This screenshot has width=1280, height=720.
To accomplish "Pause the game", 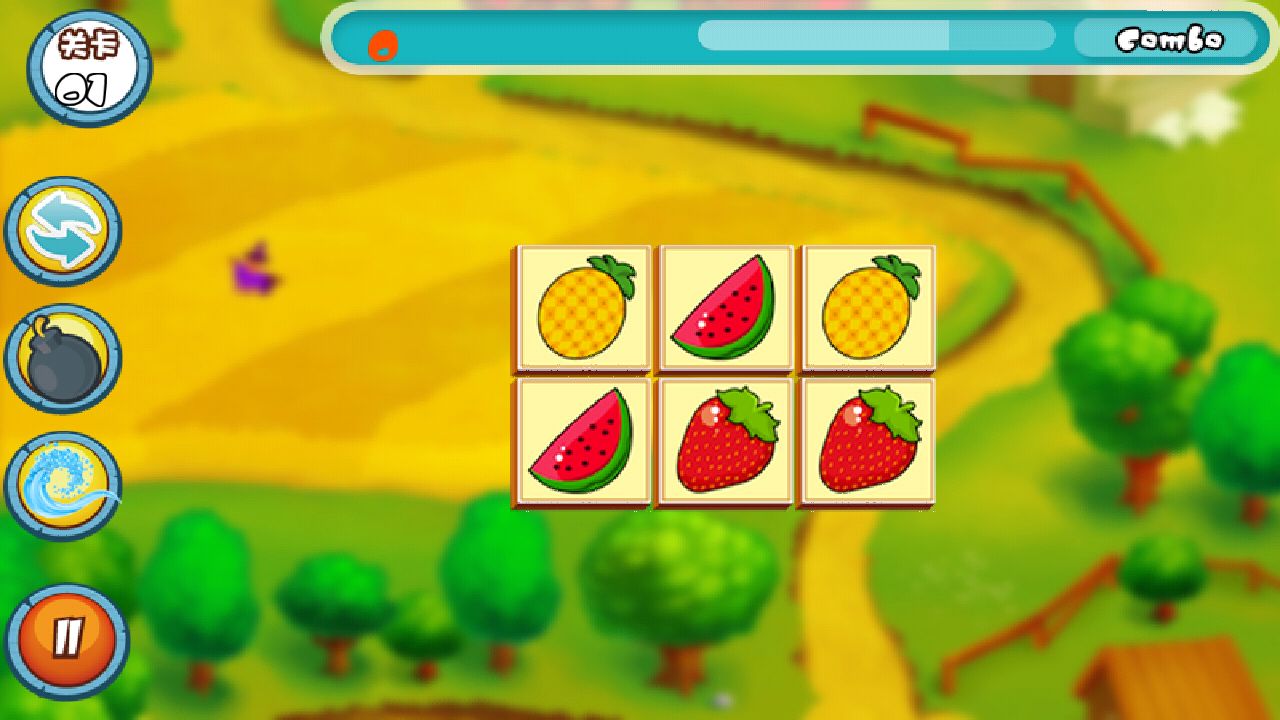I will [67, 638].
